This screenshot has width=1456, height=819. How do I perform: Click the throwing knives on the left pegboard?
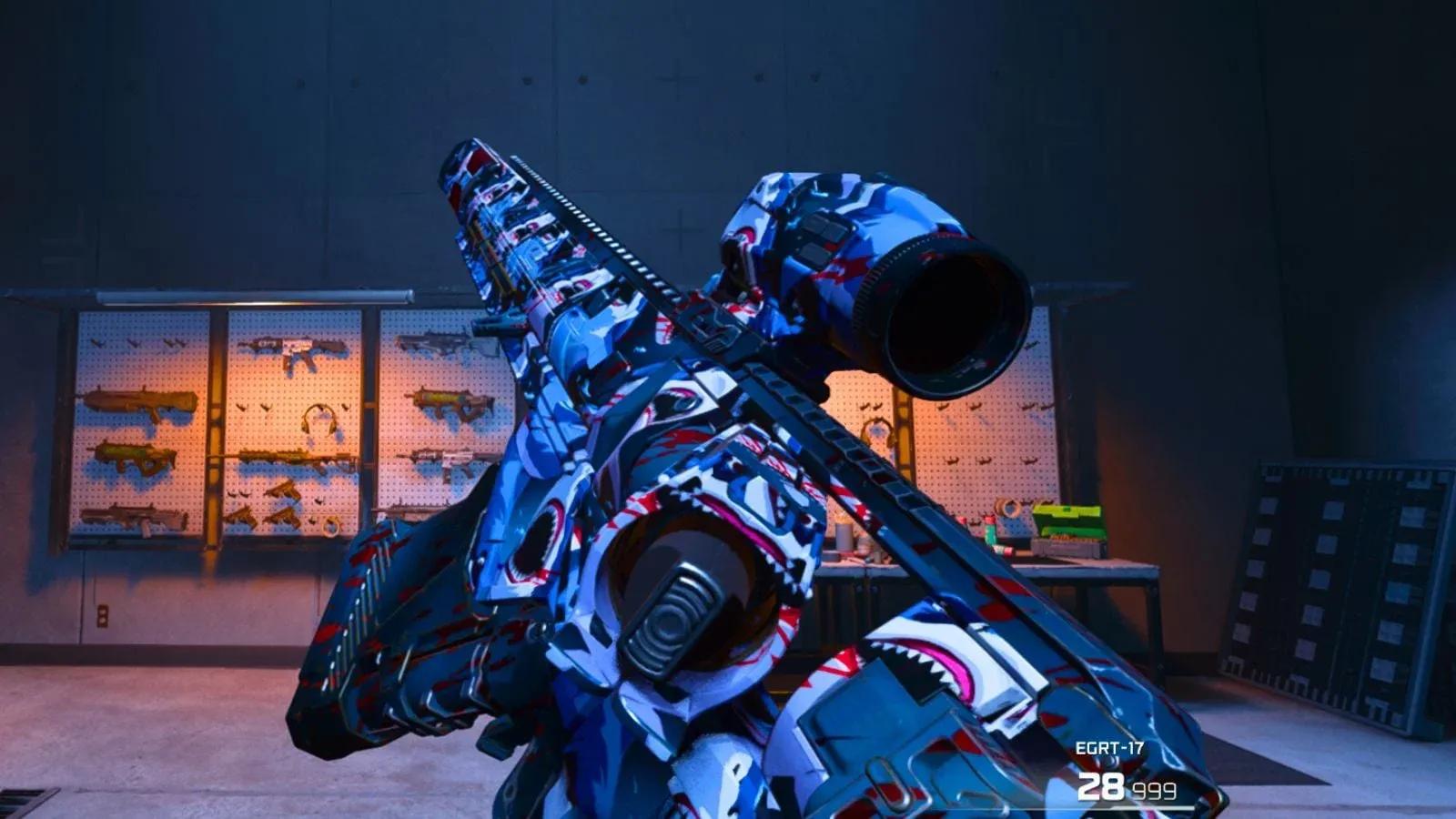[139, 343]
